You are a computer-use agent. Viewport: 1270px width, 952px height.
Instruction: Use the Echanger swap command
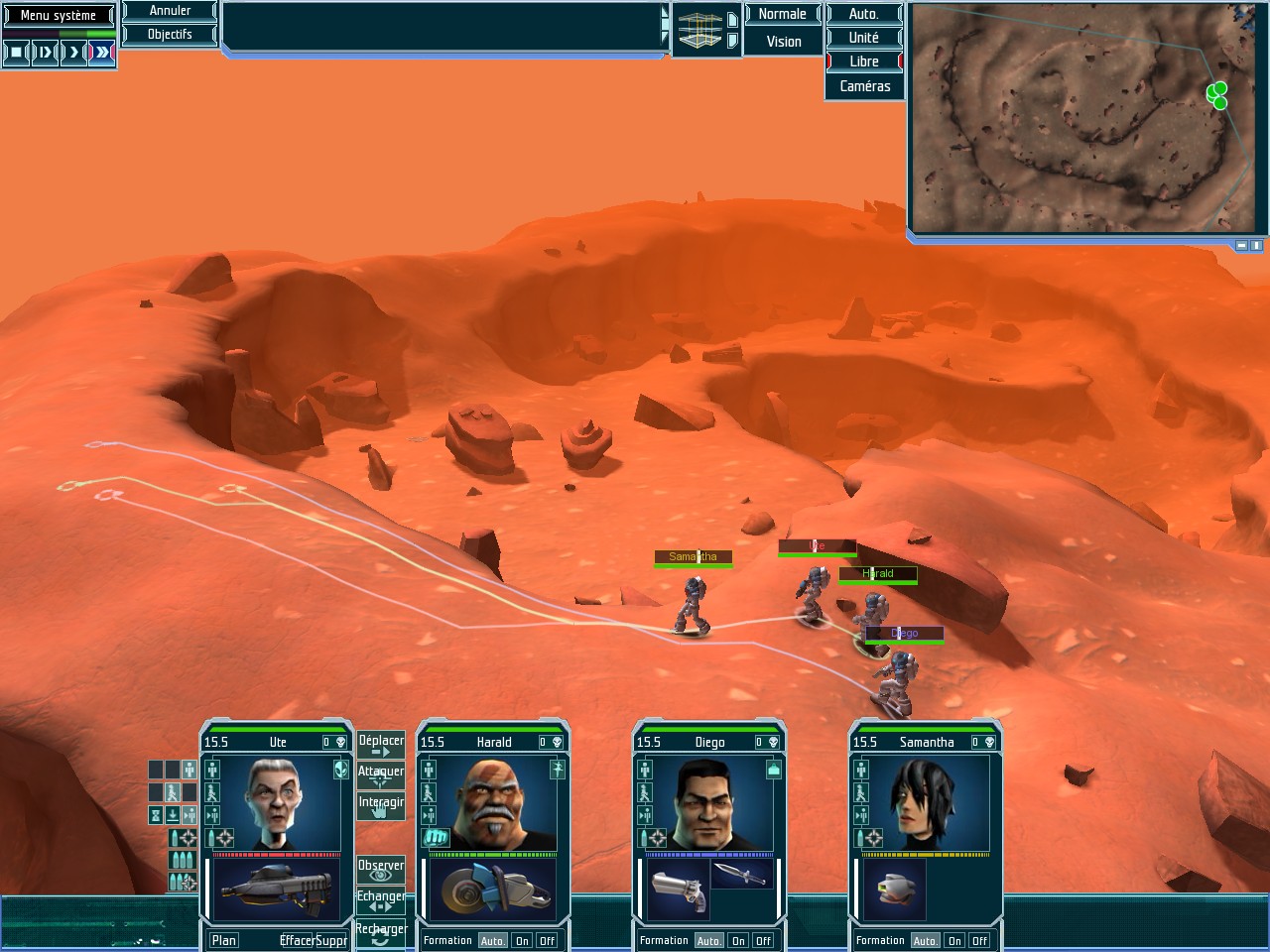pyautogui.click(x=381, y=900)
